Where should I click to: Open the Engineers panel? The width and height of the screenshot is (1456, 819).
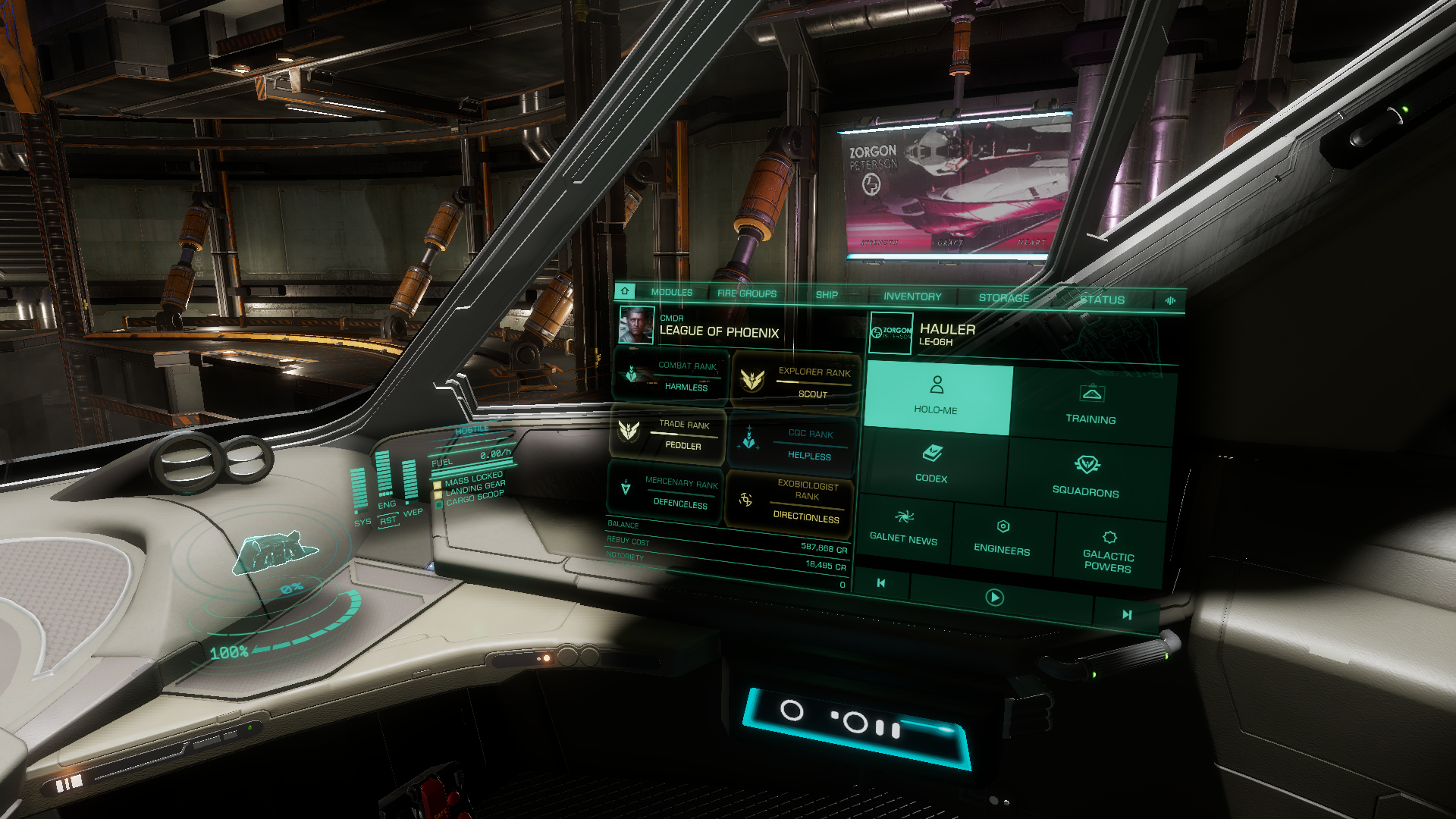click(x=1002, y=537)
